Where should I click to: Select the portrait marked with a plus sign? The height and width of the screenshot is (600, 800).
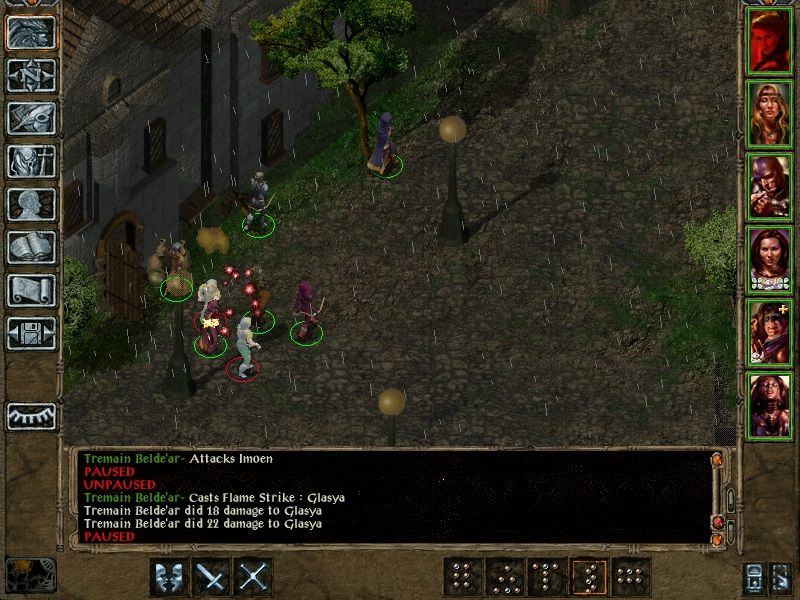click(x=769, y=332)
